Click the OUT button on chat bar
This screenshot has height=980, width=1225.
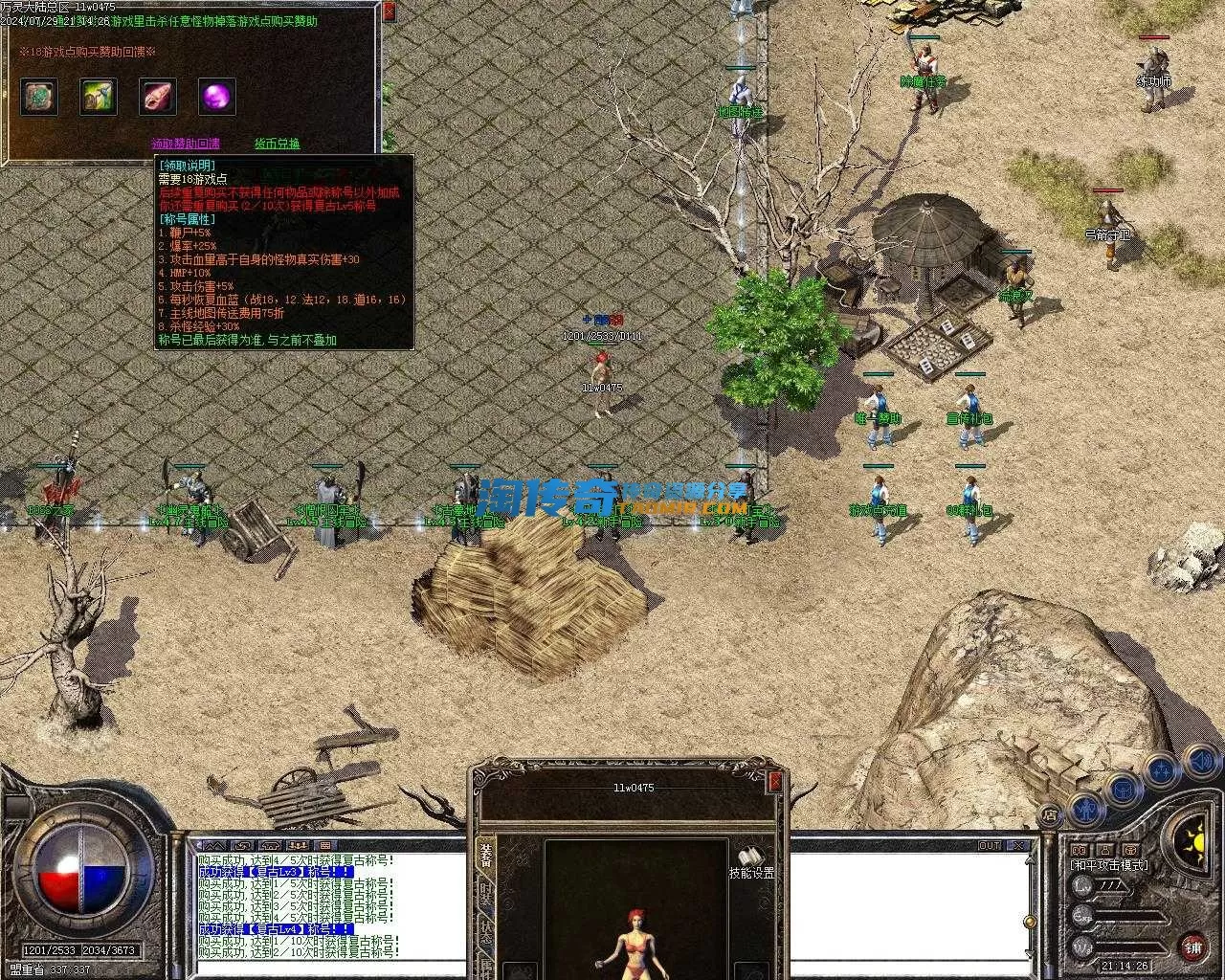click(990, 846)
